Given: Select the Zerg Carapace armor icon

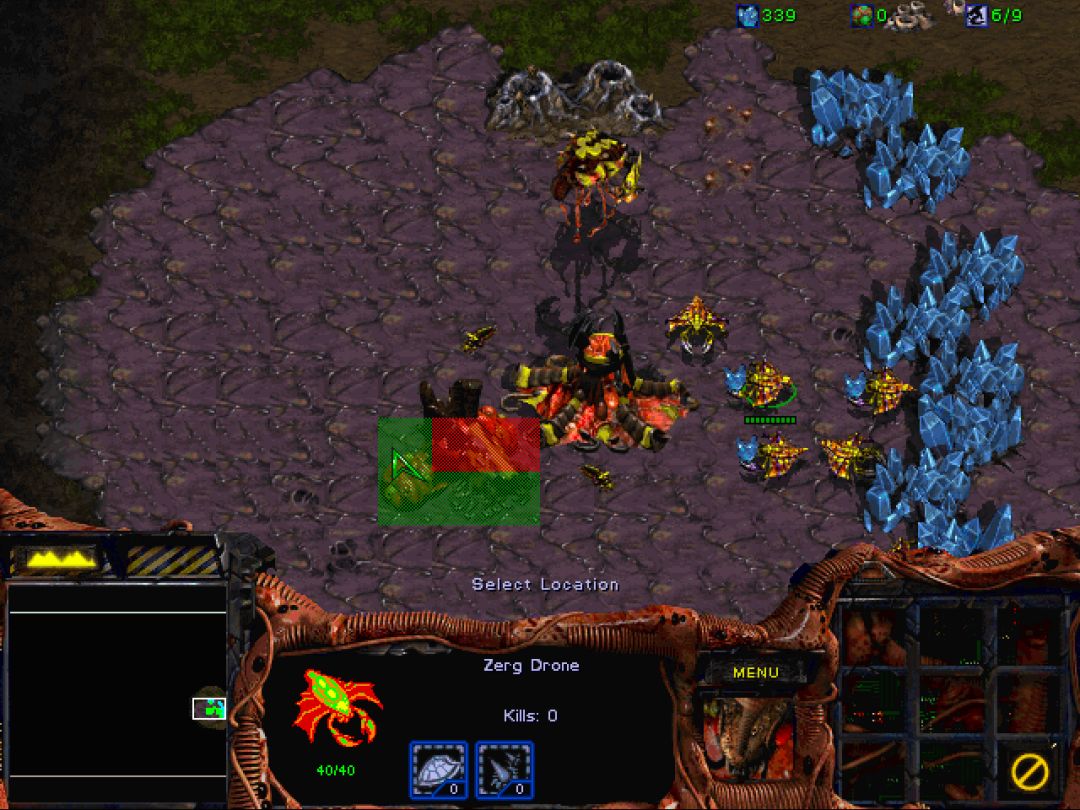Looking at the screenshot, I should pyautogui.click(x=438, y=770).
